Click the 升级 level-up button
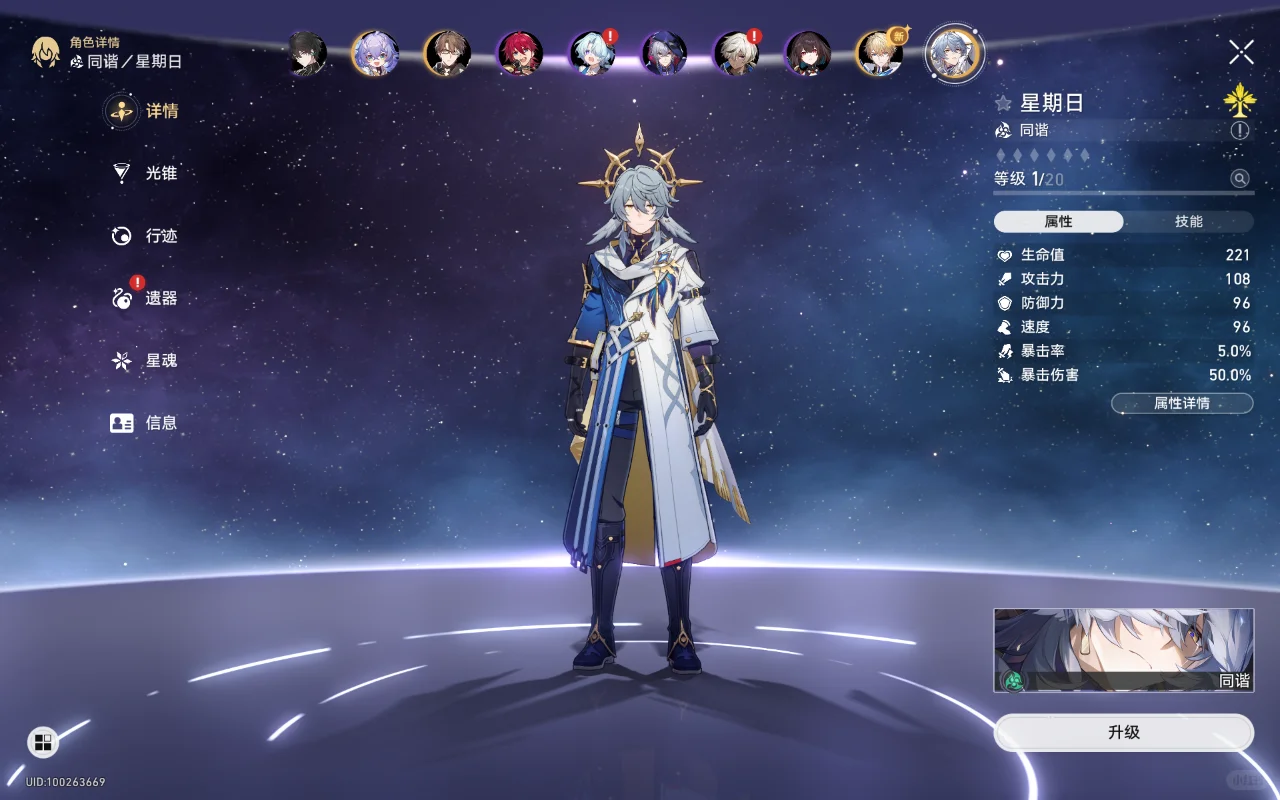Screen dimensions: 1280x800 point(1123,732)
